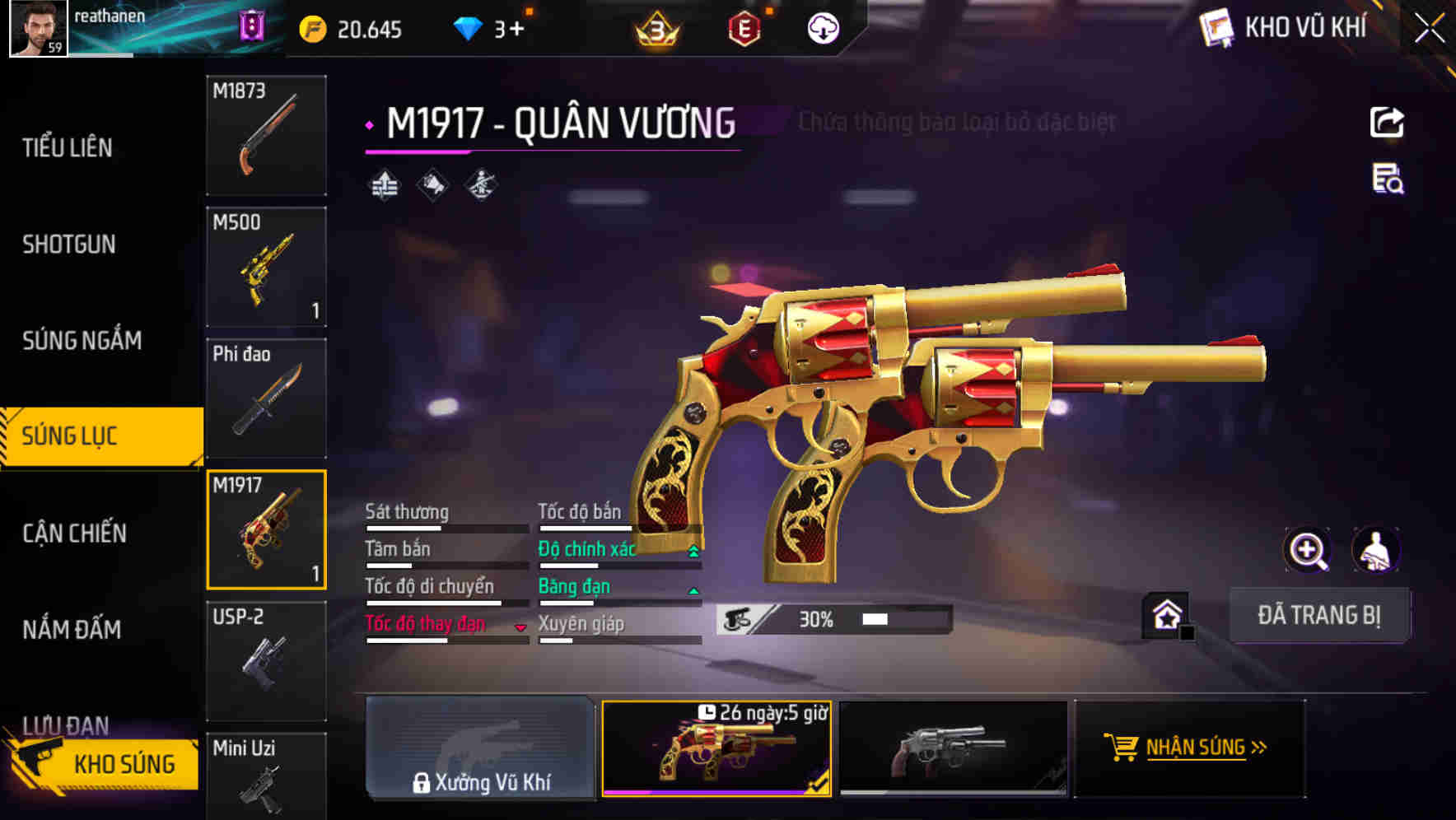Click the magnifier zoom icon near the revolvers
Viewport: 1456px width, 820px height.
click(1305, 550)
